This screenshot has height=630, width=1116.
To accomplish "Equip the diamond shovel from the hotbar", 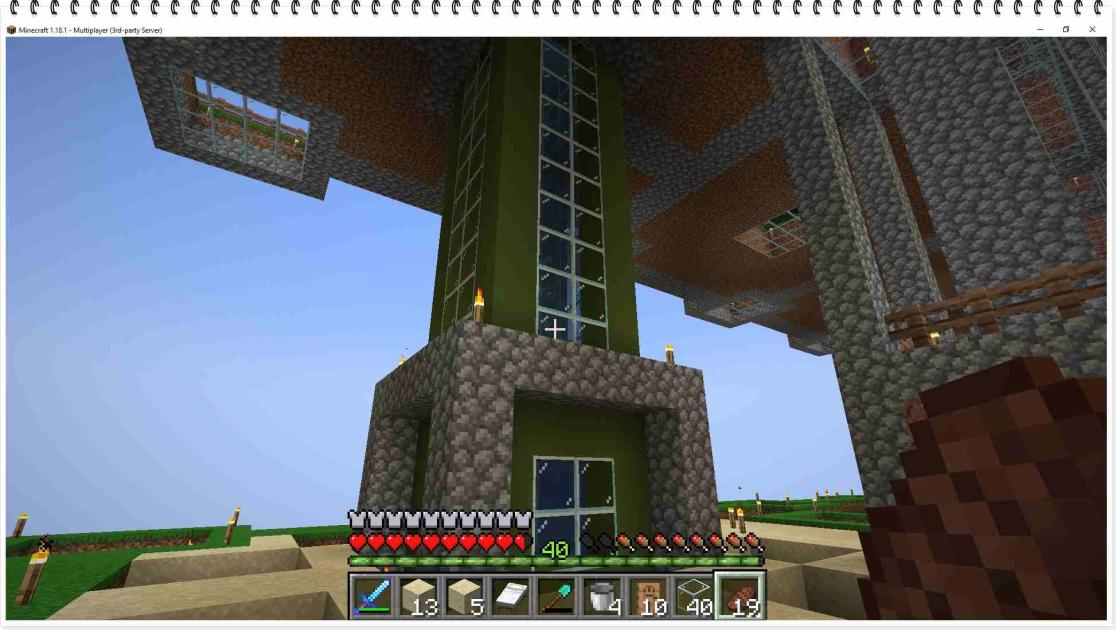I will [x=555, y=597].
